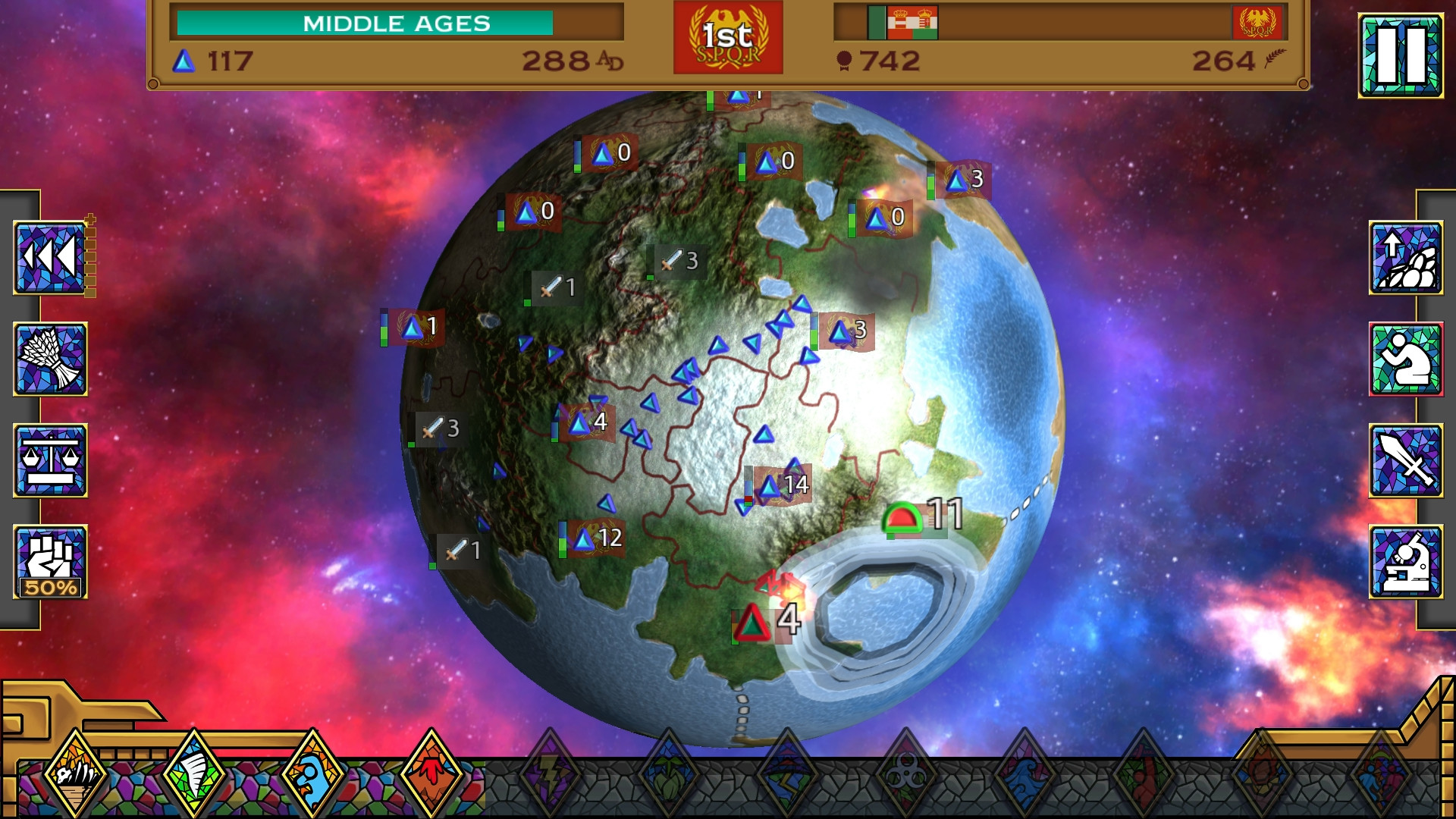Select the raised fist 50% icon
1456x819 pixels.
click(x=50, y=562)
